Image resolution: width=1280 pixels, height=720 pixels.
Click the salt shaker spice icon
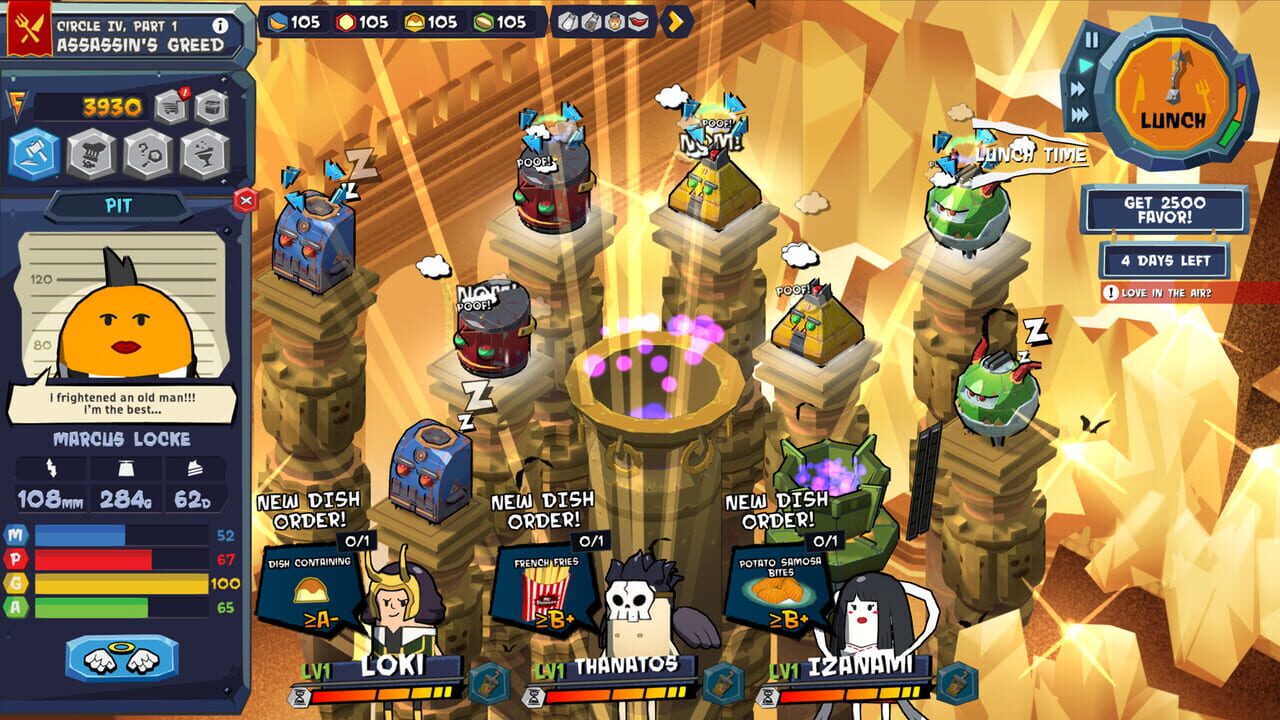pyautogui.click(x=567, y=22)
